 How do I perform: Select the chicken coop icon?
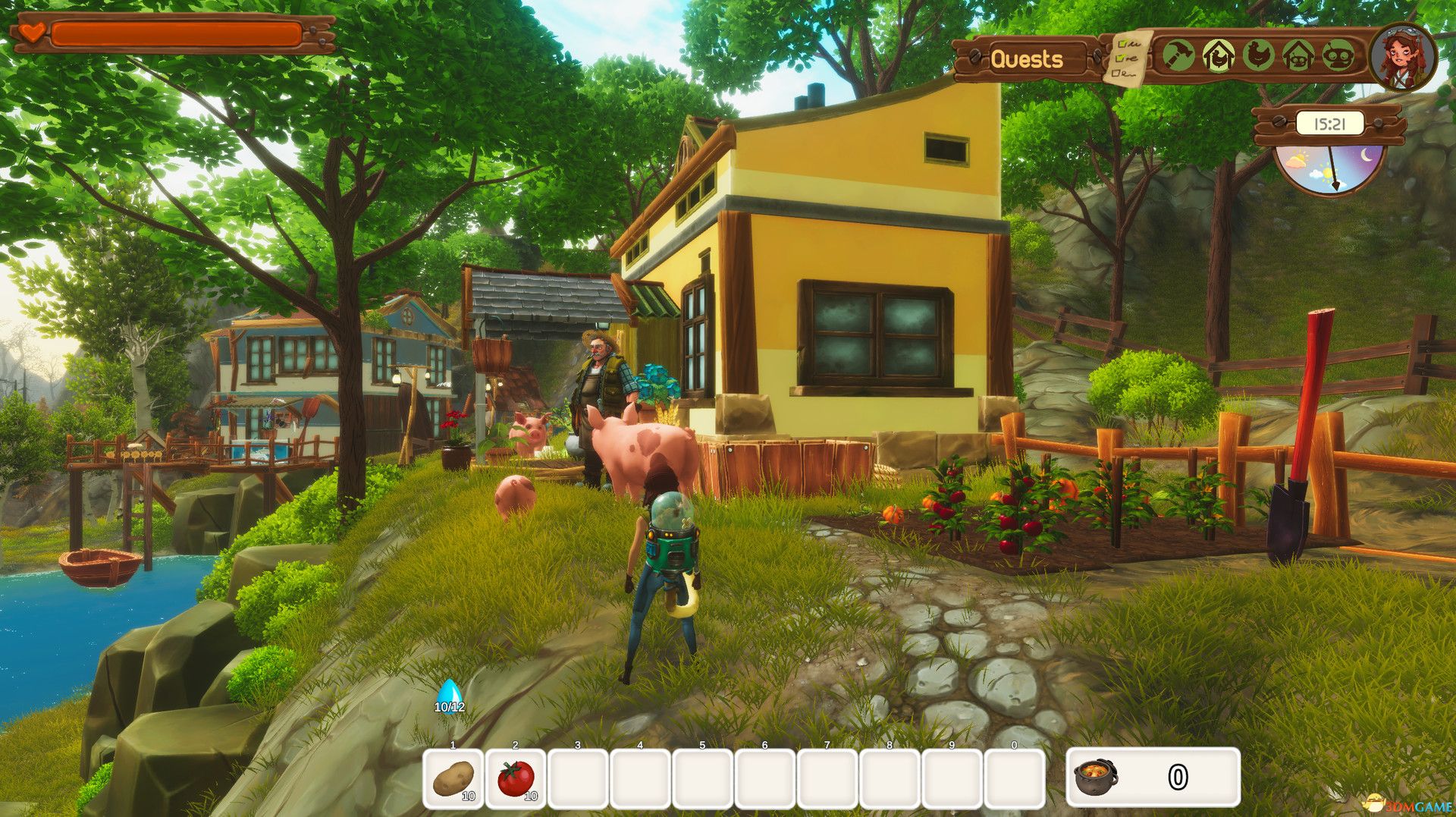tap(1218, 56)
